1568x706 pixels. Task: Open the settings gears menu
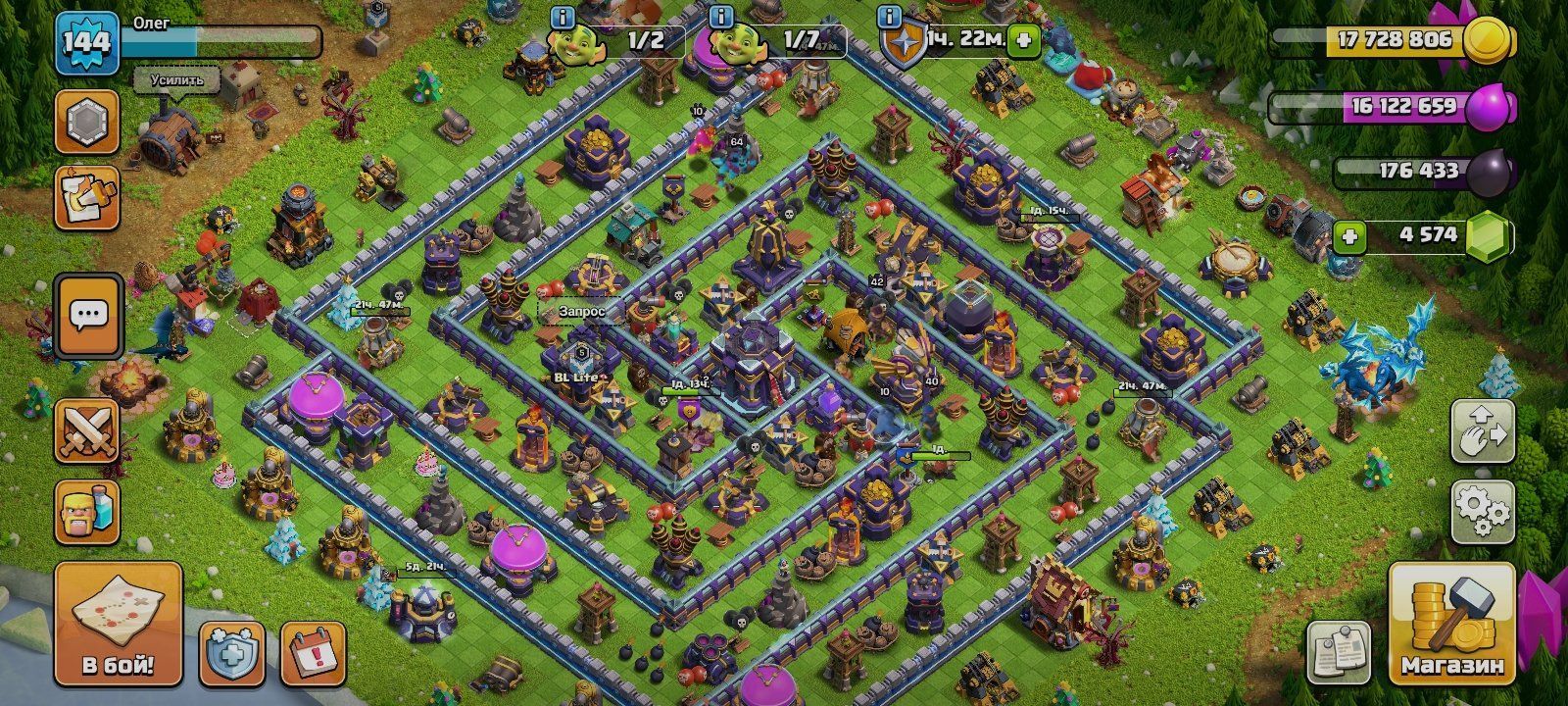tap(1483, 508)
